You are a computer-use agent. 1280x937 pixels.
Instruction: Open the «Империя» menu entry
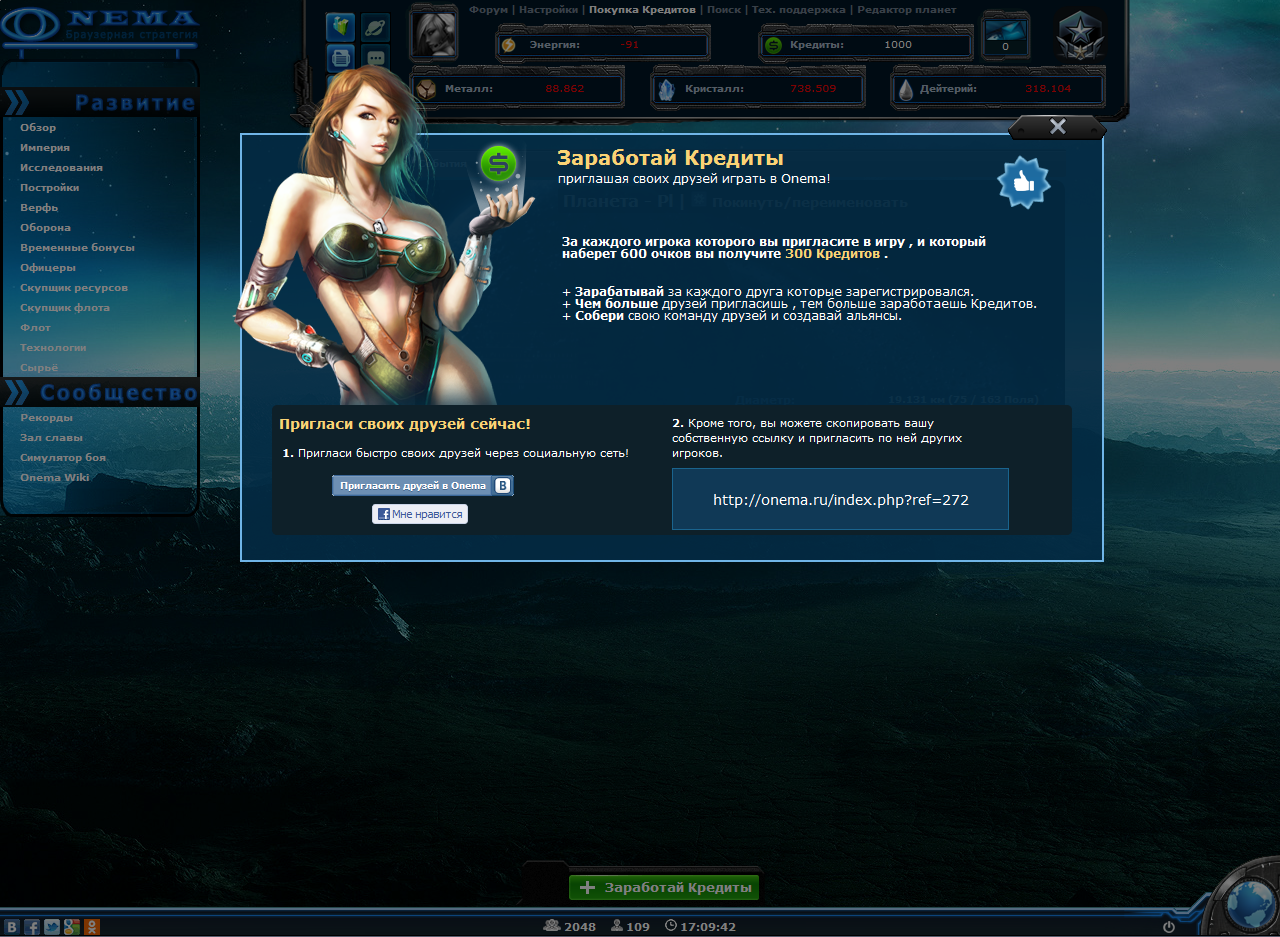click(45, 148)
